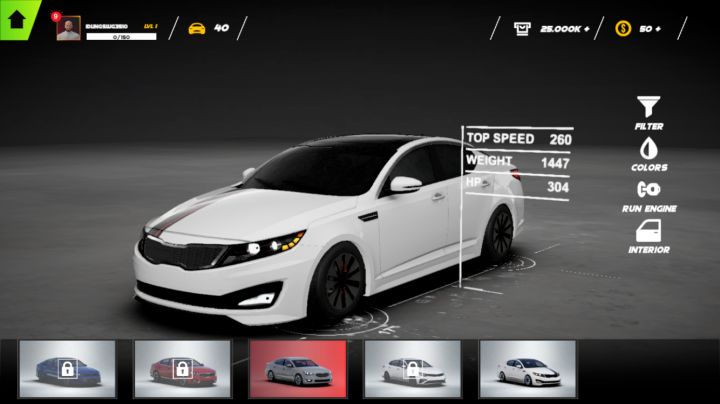Open the yellow car garage count icon
Viewport: 720px width, 404px height.
pyautogui.click(x=197, y=28)
